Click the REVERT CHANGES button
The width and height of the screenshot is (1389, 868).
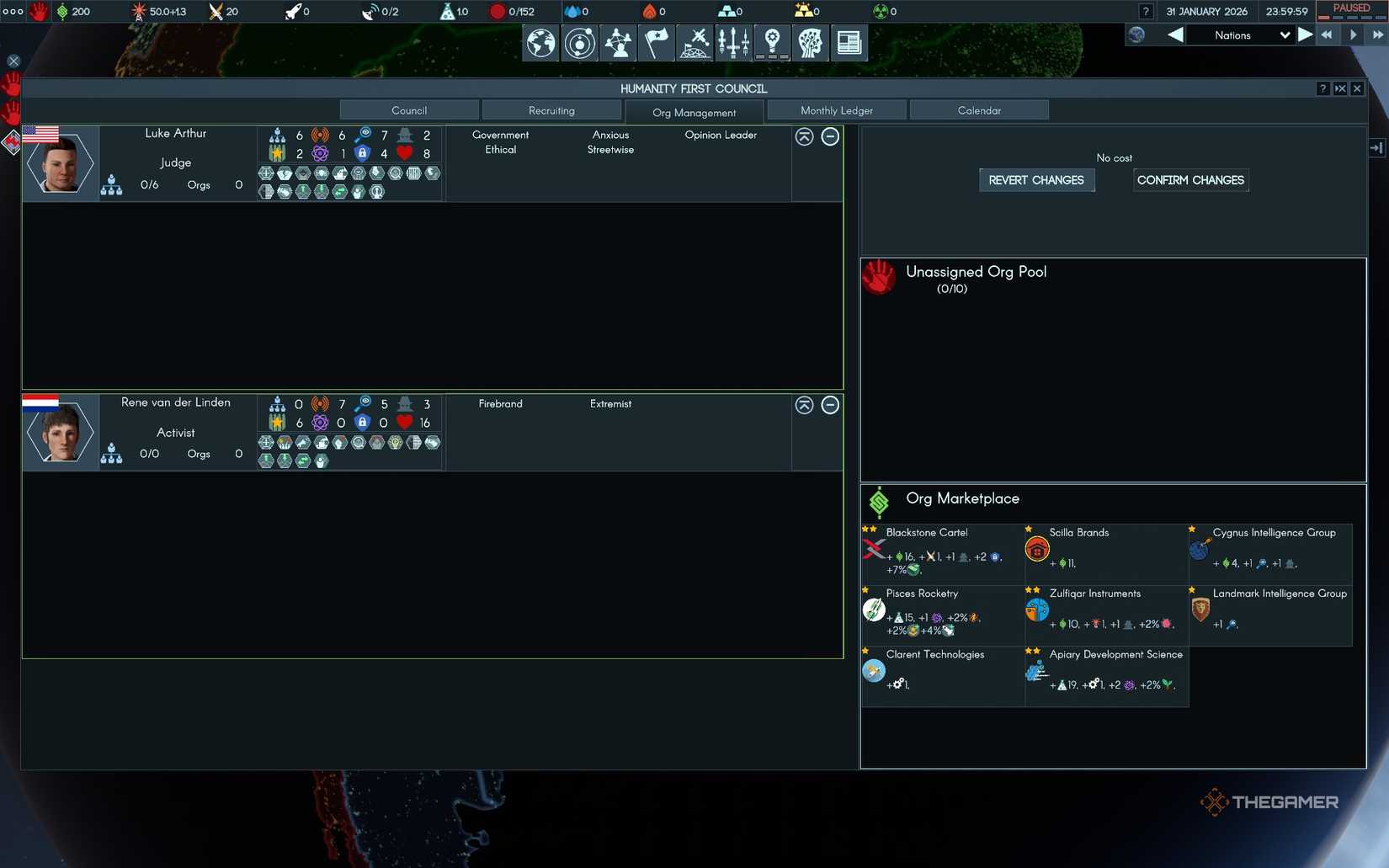pyautogui.click(x=1036, y=180)
